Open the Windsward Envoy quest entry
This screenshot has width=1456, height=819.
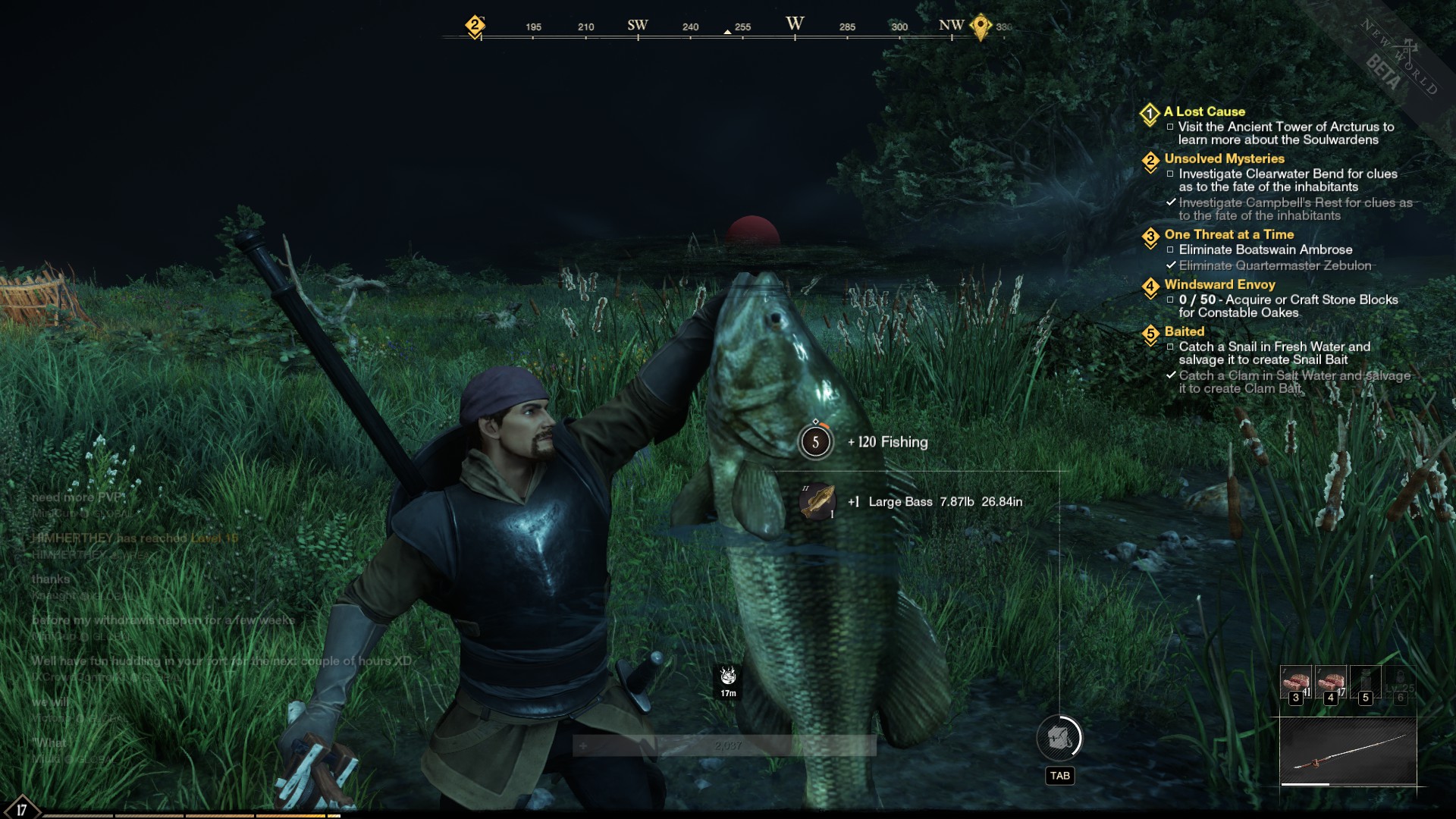1219,284
